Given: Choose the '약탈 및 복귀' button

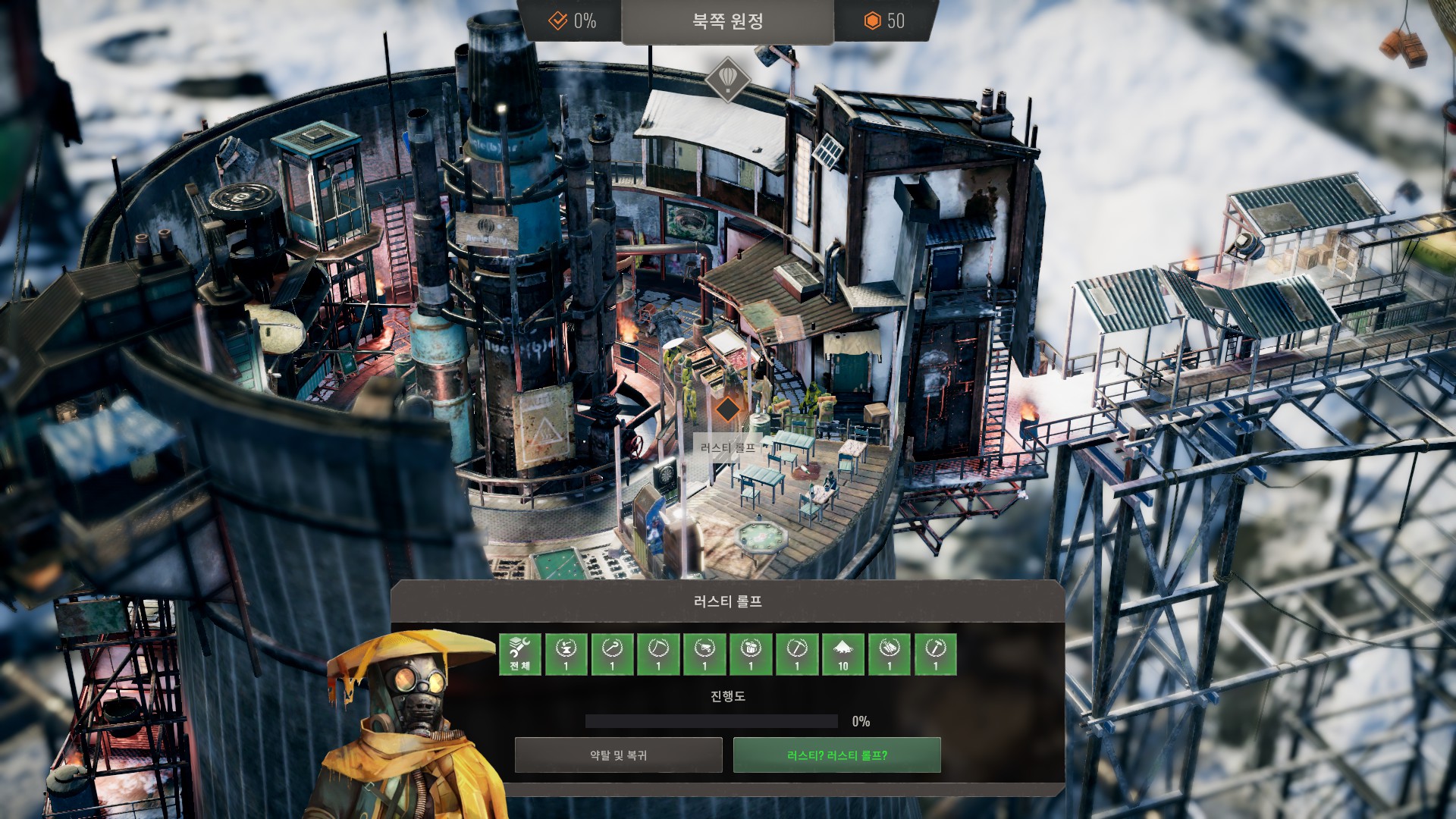Looking at the screenshot, I should [x=618, y=755].
